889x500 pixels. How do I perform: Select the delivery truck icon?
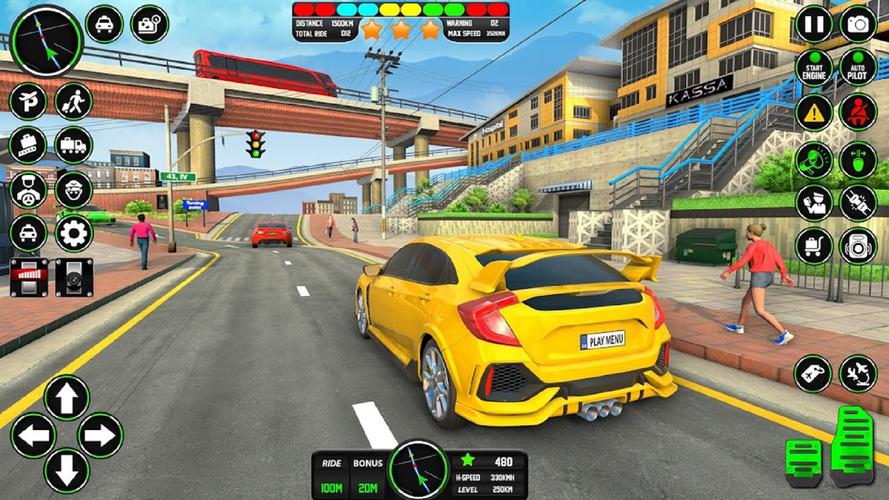[73, 145]
